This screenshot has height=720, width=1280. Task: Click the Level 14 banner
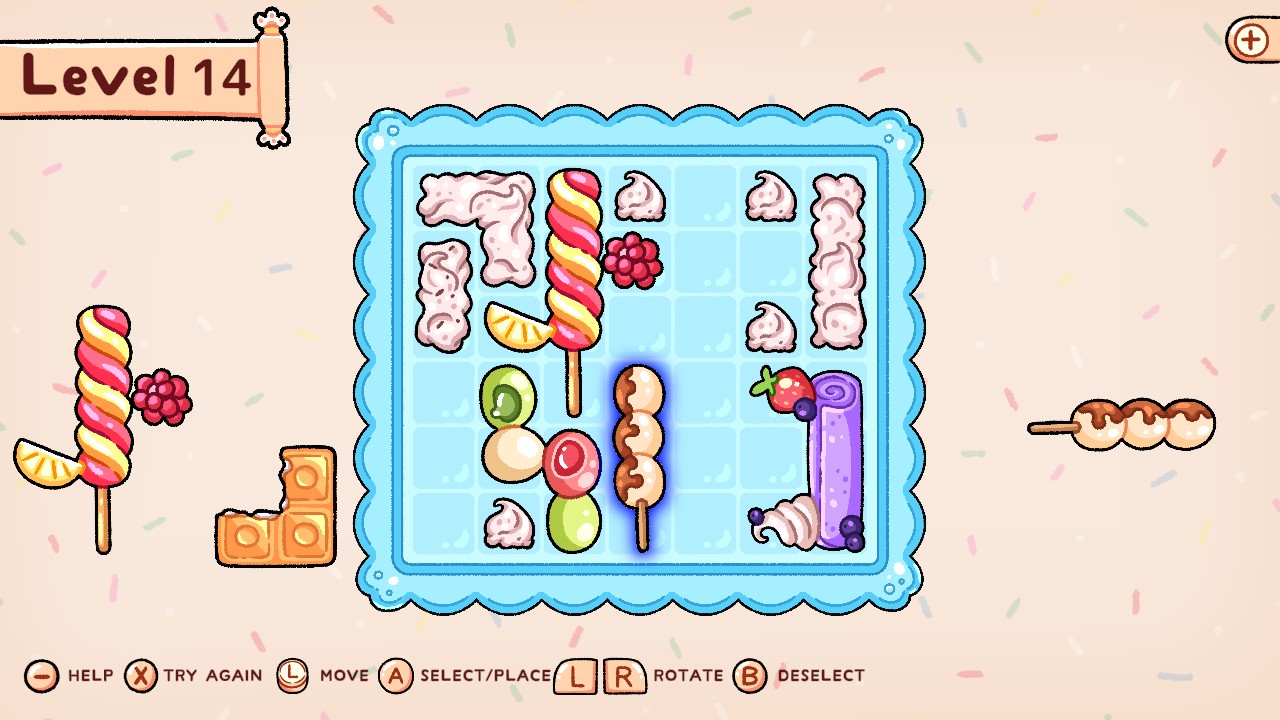pyautogui.click(x=135, y=75)
